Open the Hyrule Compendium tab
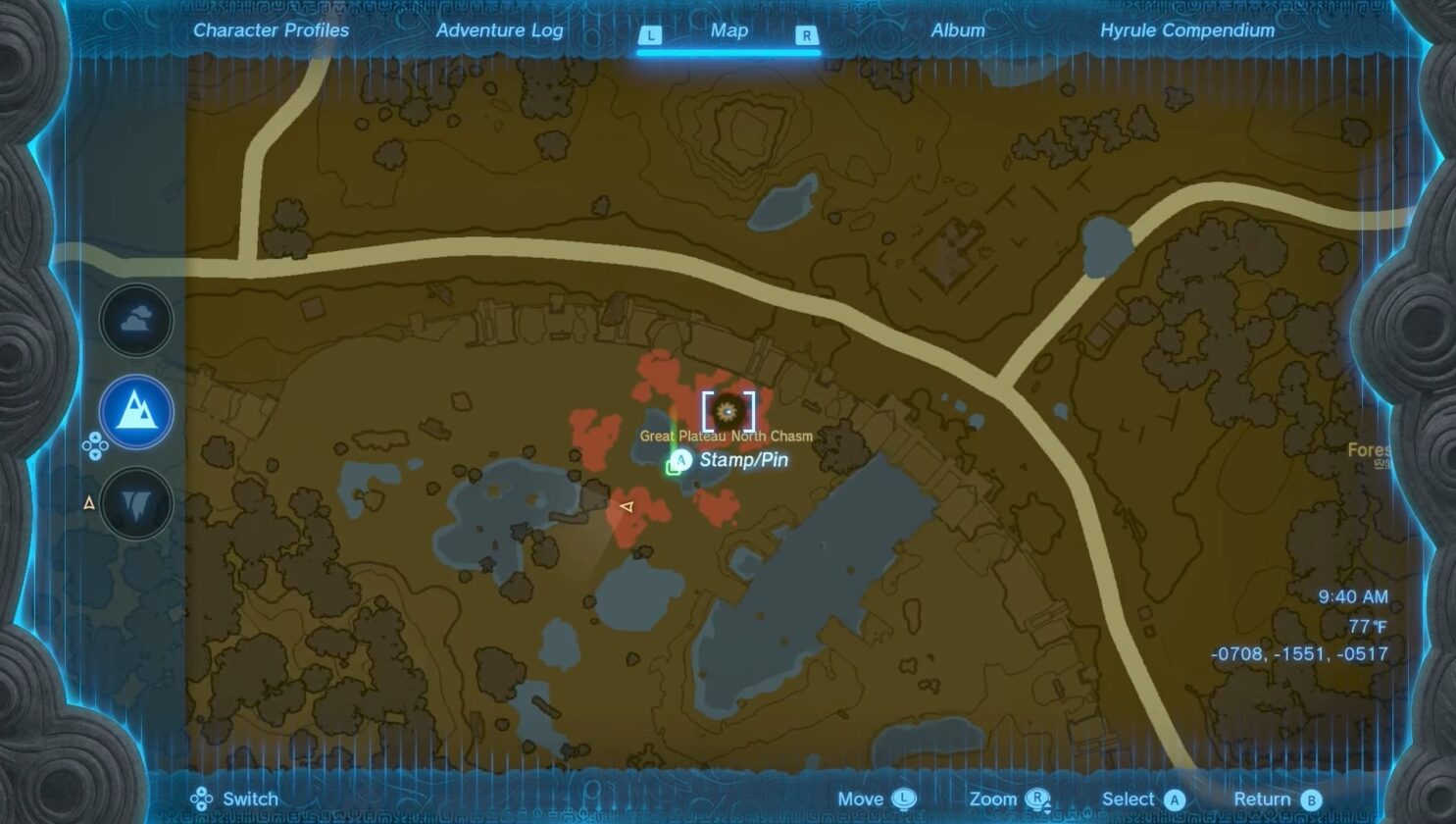The height and width of the screenshot is (824, 1456). (x=1186, y=30)
